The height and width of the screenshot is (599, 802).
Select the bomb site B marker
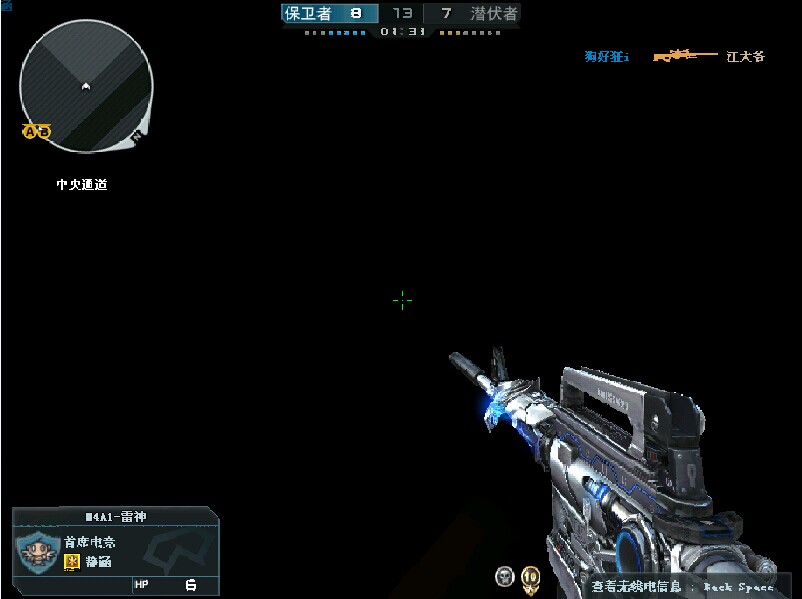[44, 131]
